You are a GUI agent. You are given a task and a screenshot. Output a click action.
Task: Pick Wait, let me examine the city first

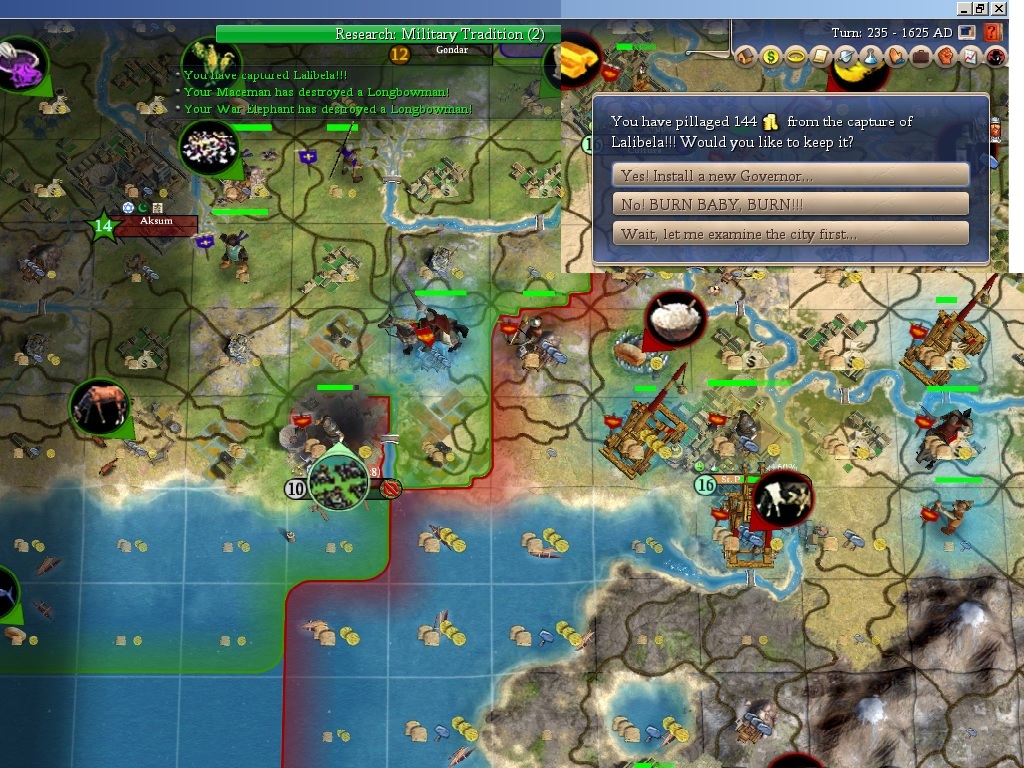pyautogui.click(x=790, y=234)
